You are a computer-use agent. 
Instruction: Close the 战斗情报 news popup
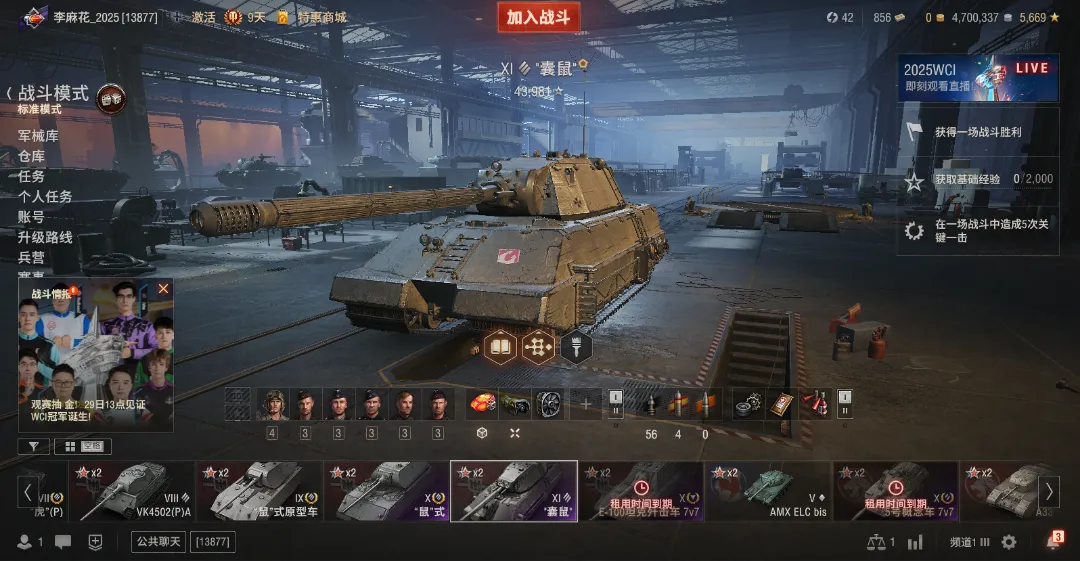163,289
